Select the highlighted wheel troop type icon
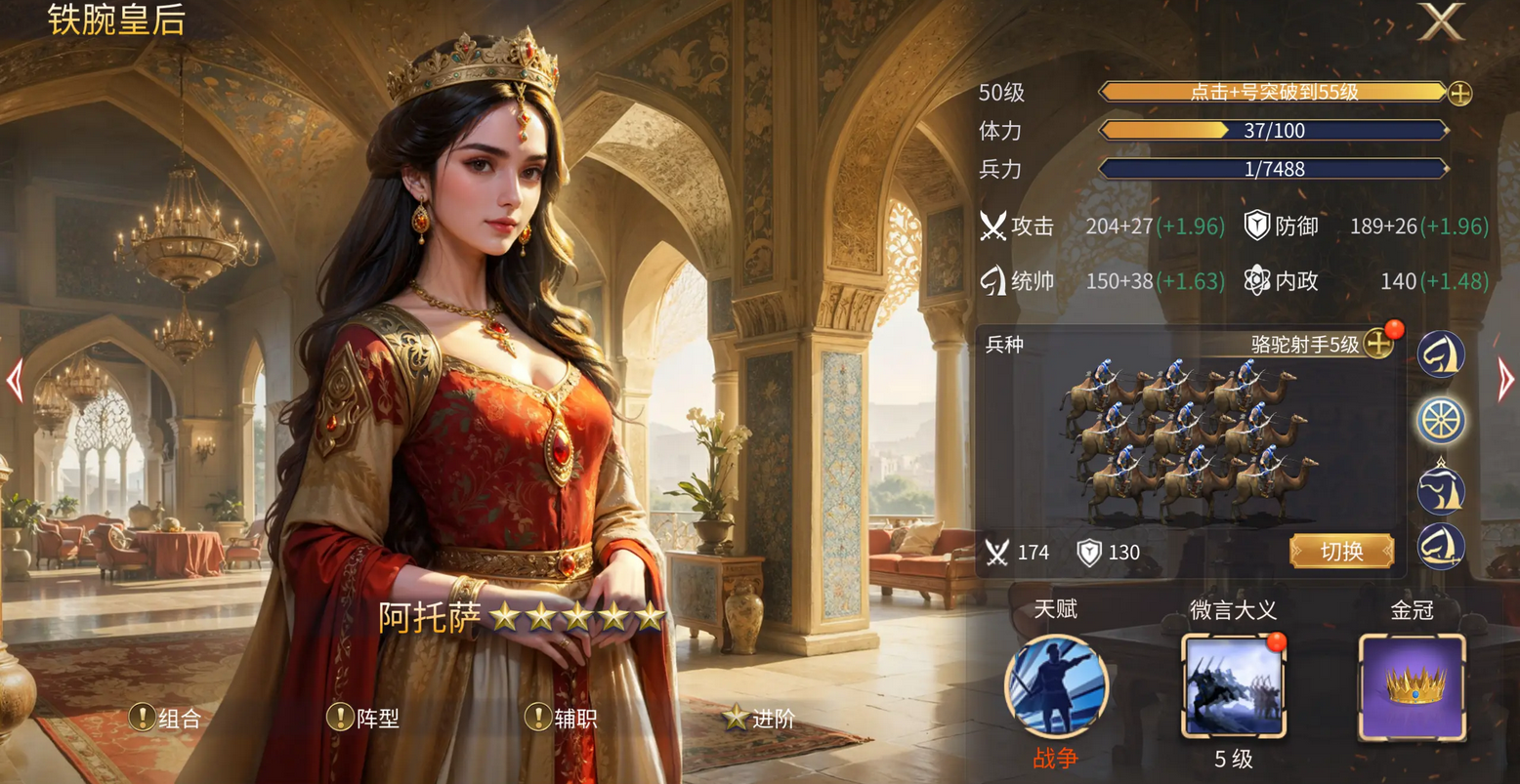The width and height of the screenshot is (1520, 784). click(1441, 421)
